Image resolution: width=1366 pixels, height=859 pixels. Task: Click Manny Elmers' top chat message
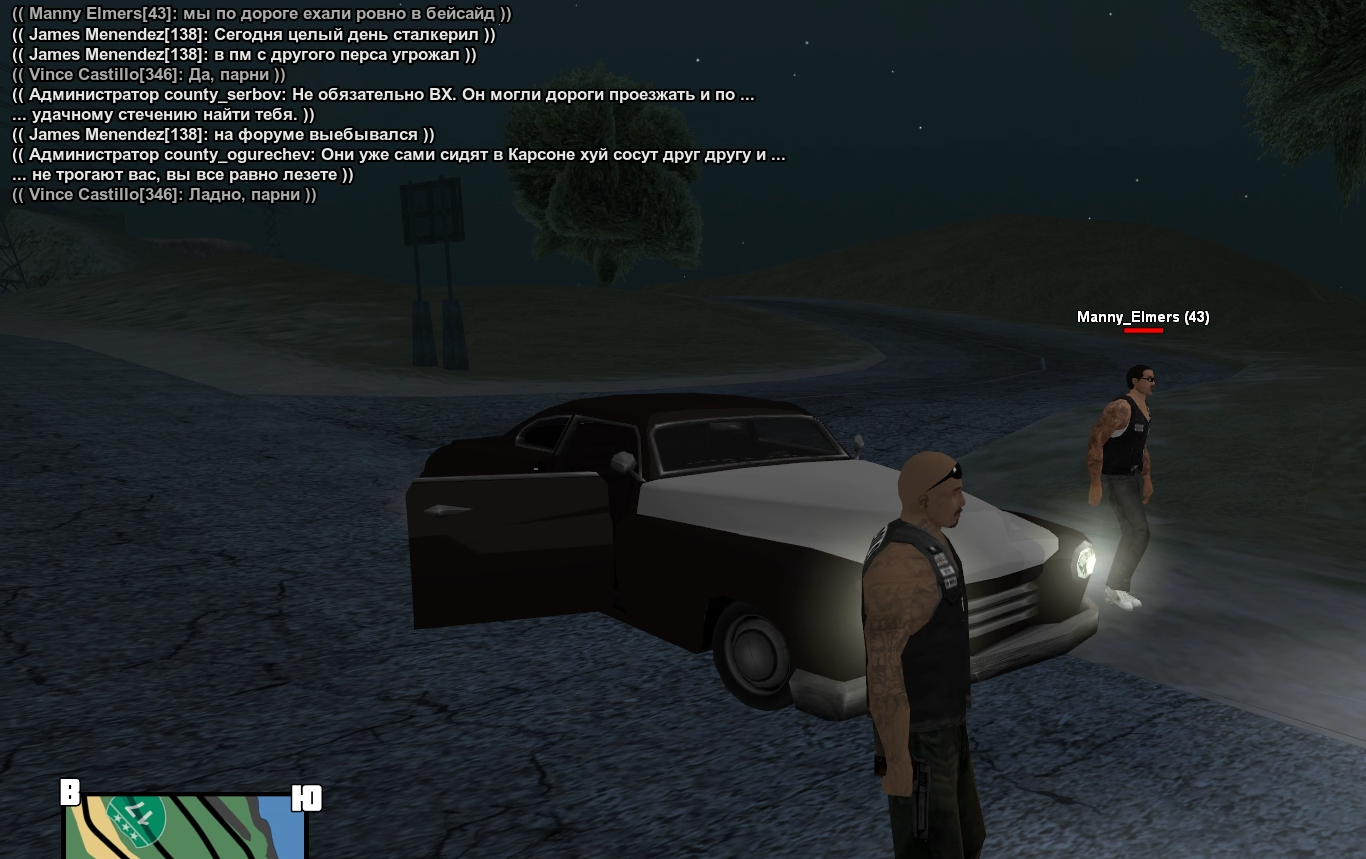tap(261, 15)
